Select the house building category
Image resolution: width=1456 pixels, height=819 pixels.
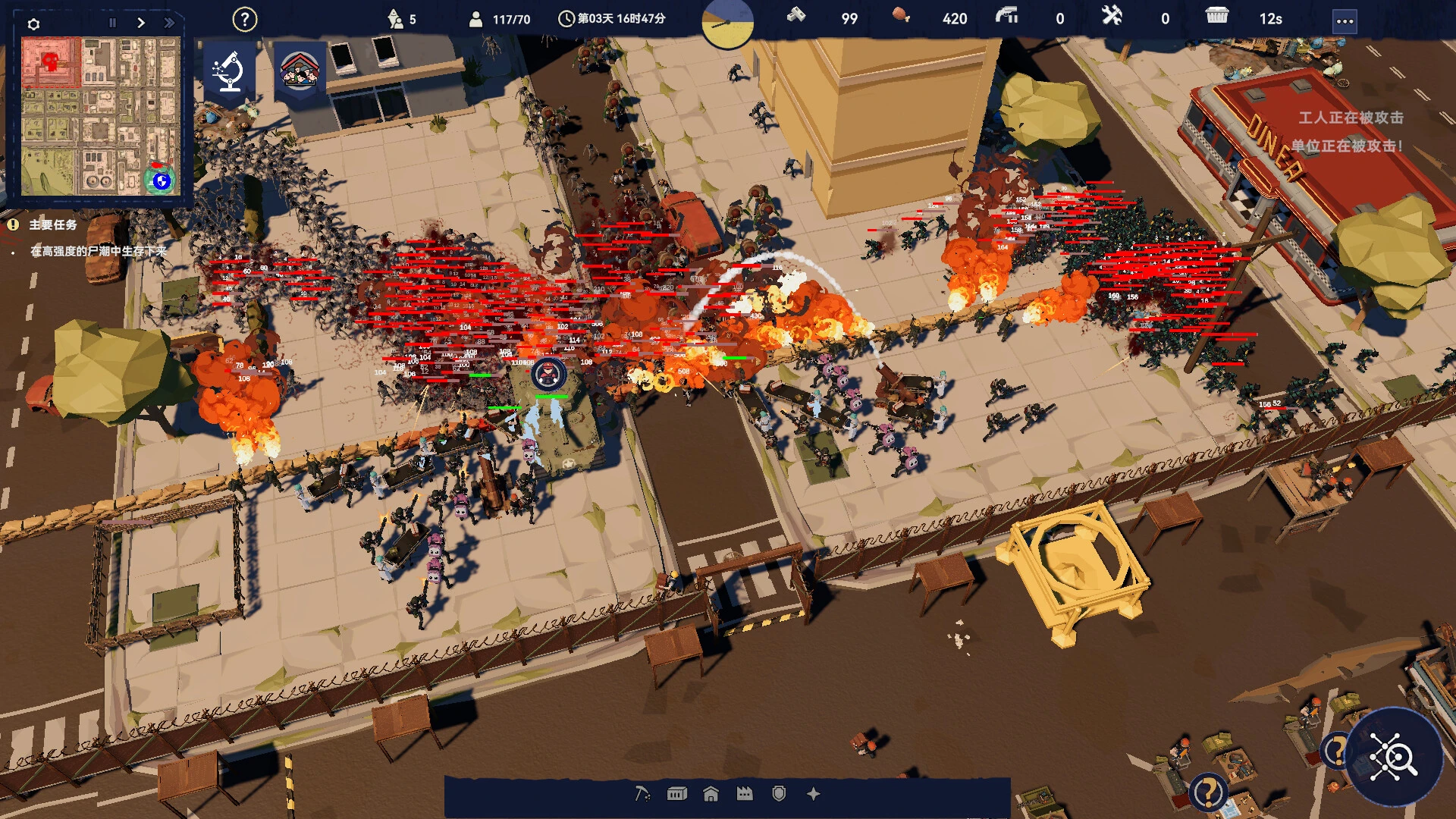711,793
